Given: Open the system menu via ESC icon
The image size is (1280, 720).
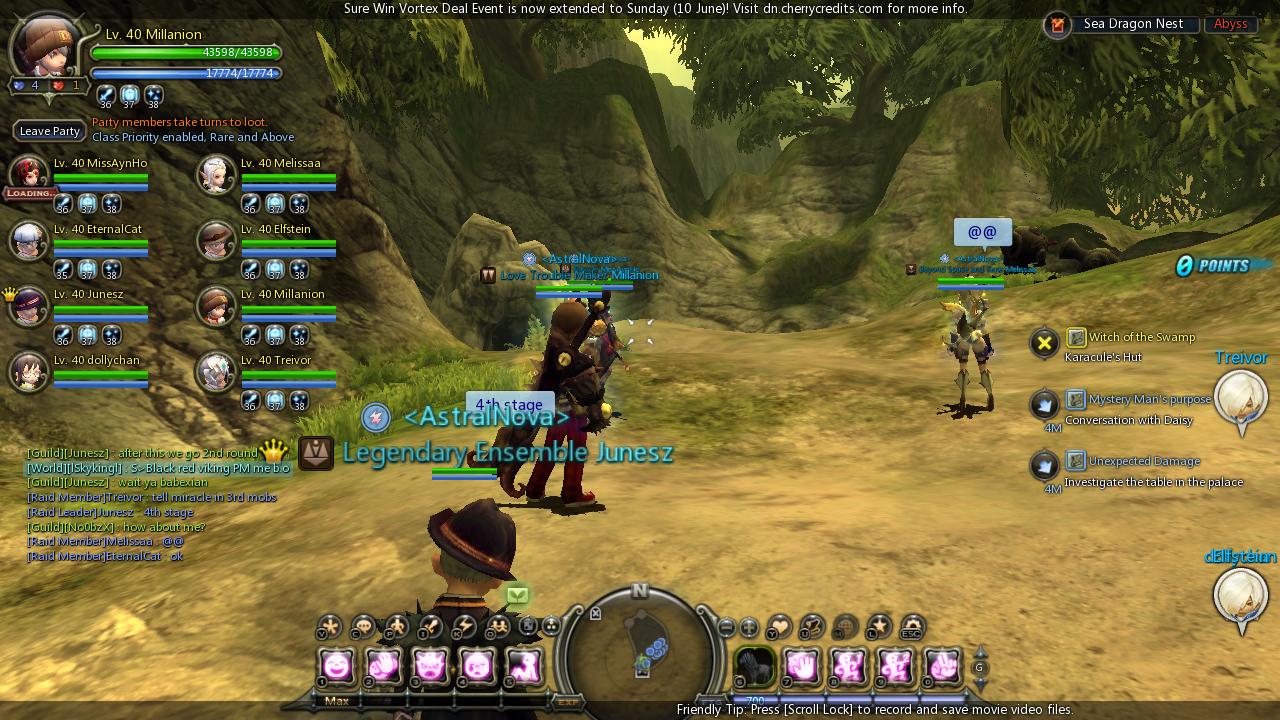Looking at the screenshot, I should 911,627.
